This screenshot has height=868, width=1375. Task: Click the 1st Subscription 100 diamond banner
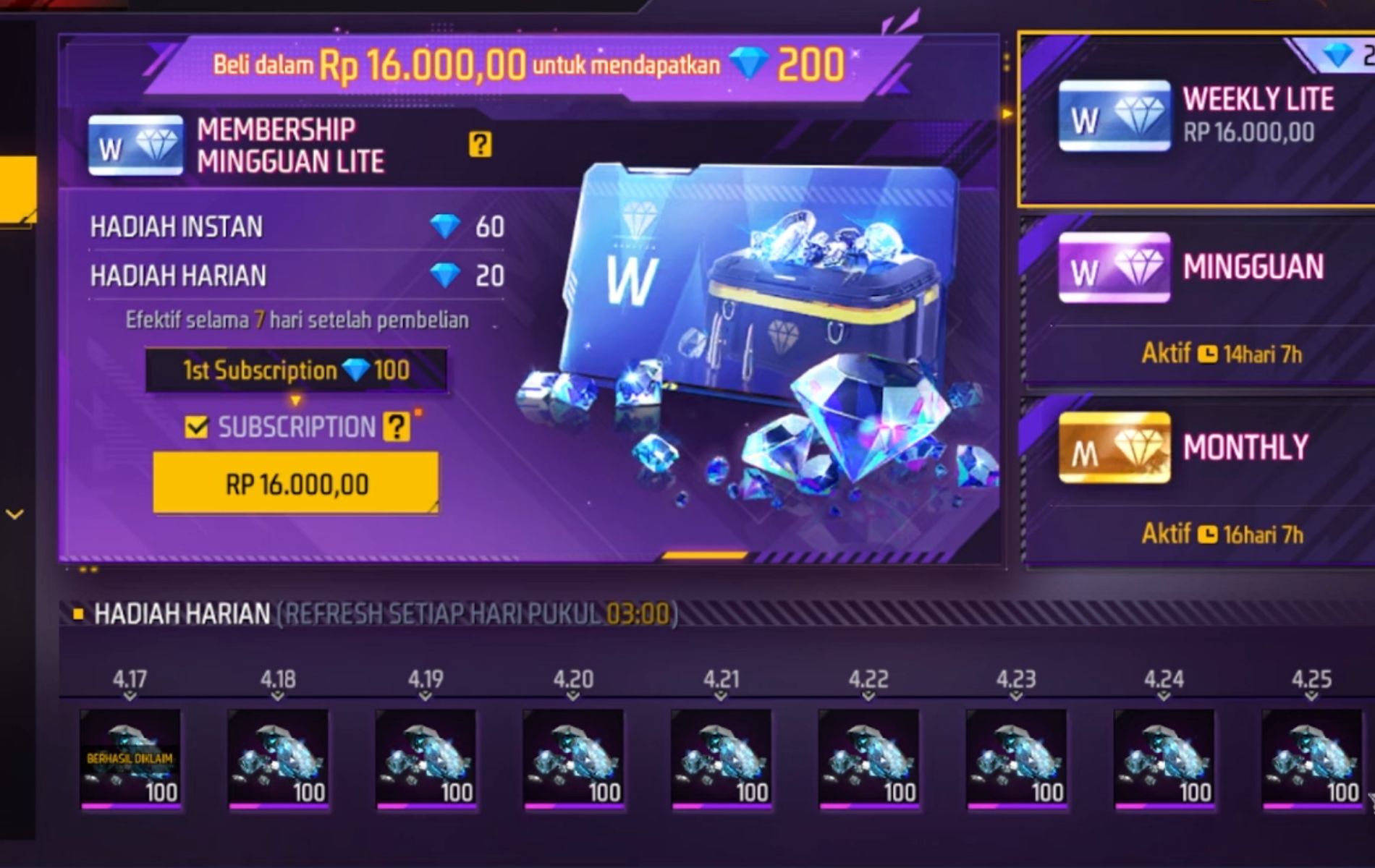click(297, 370)
